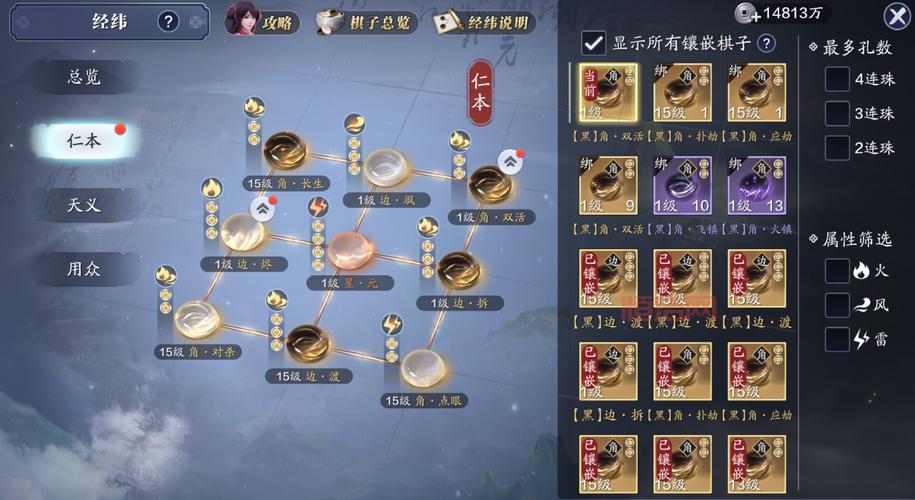Screen dimensions: 915x500
Task: Tick the 3连珠 filter checkbox
Action: pos(837,113)
